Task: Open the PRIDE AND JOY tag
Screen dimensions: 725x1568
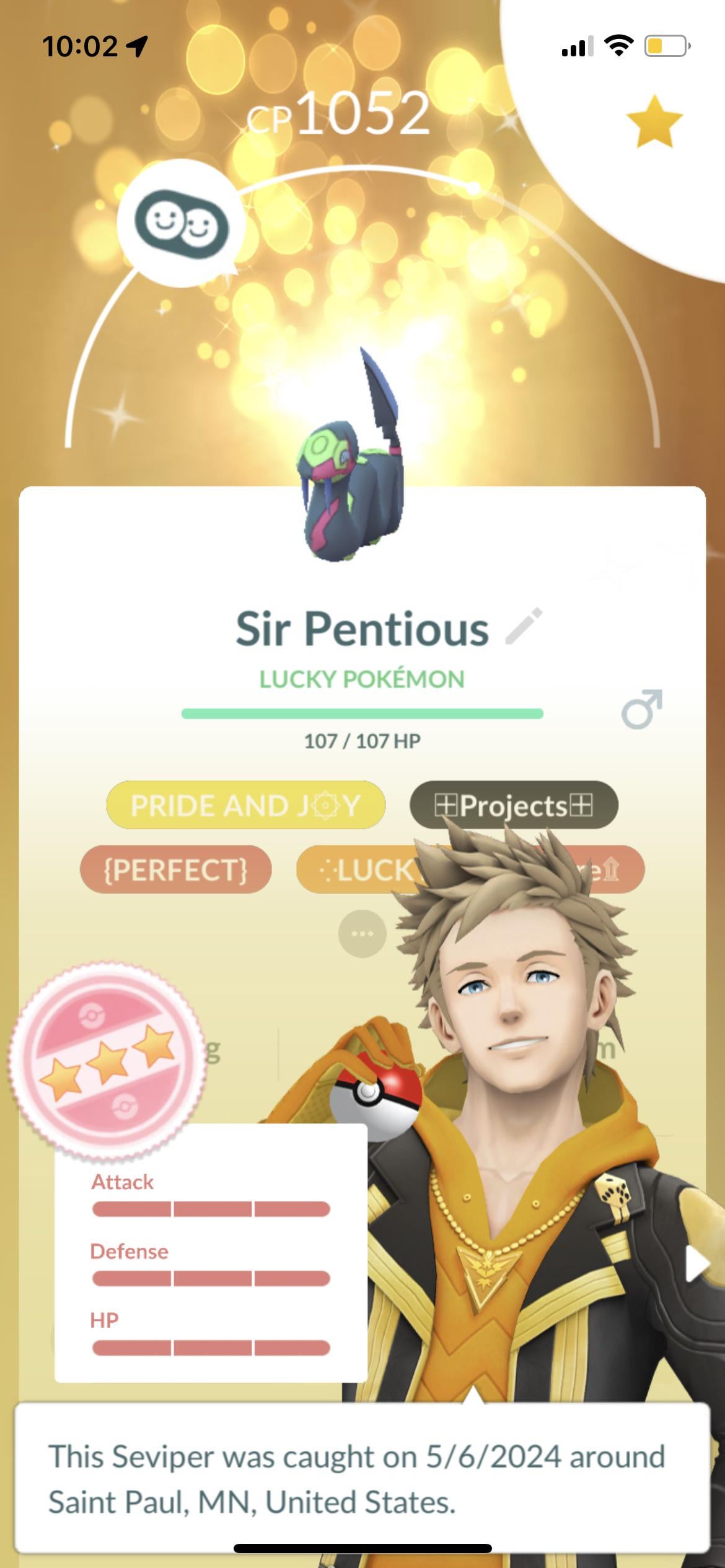Action: tap(245, 805)
